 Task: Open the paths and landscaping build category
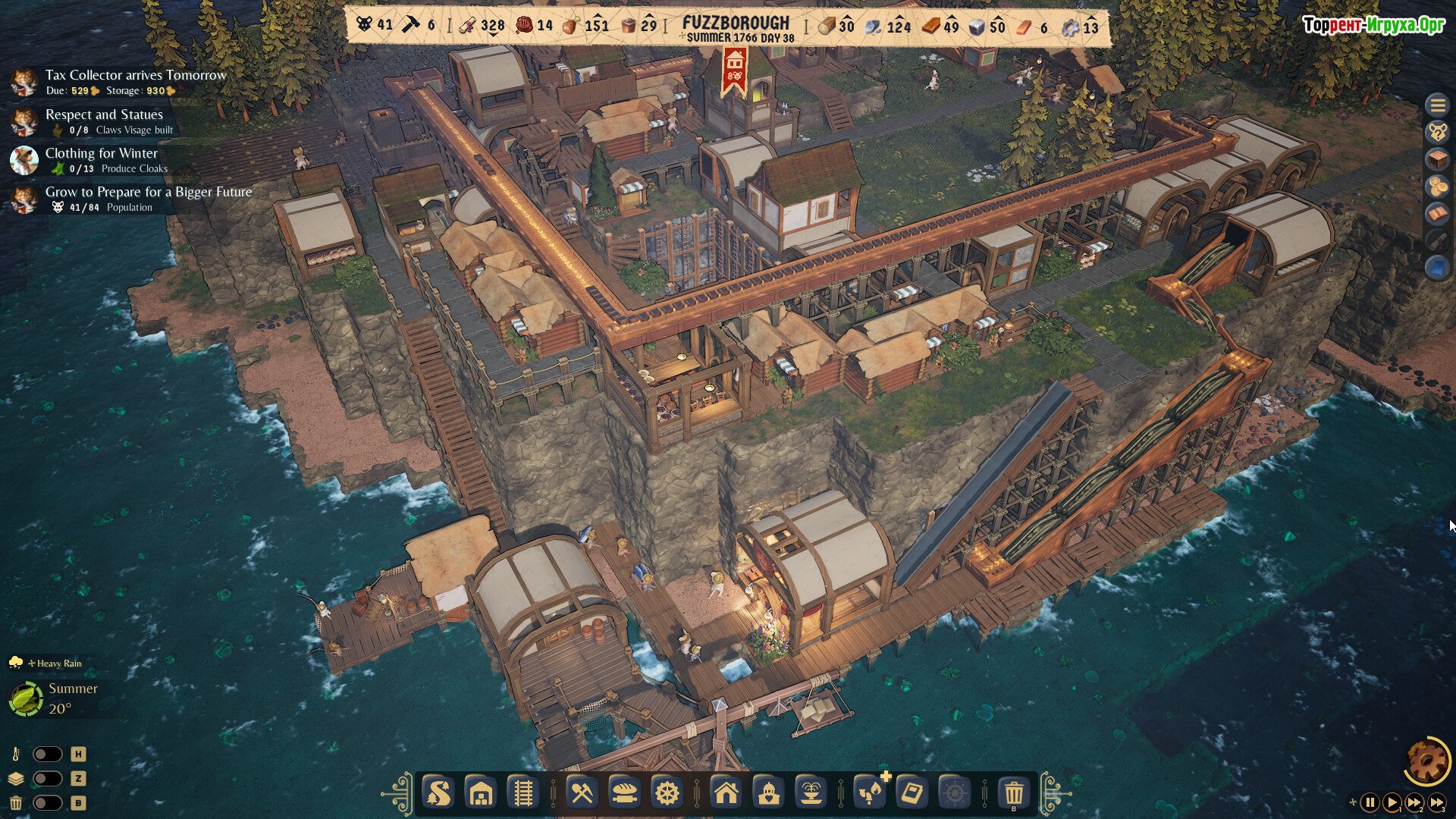pyautogui.click(x=438, y=794)
